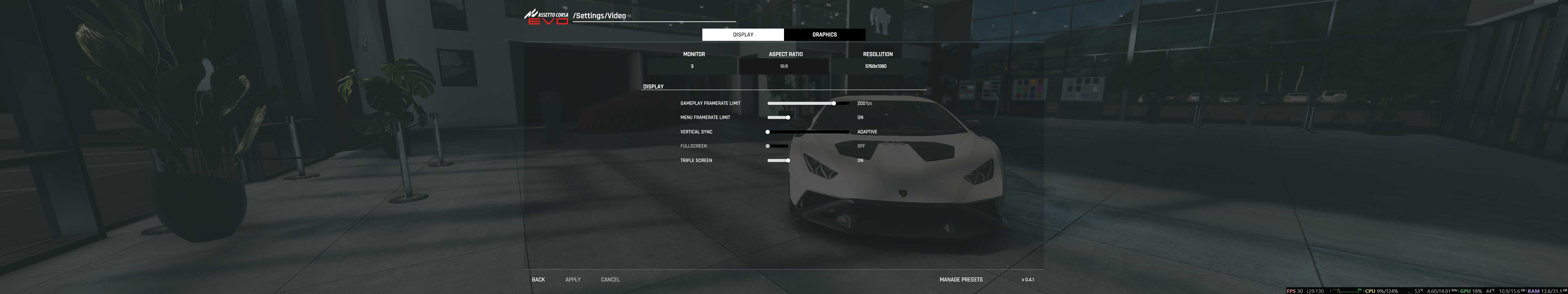The image size is (1568, 294).
Task: Switch to the Graphics tab
Action: [824, 35]
